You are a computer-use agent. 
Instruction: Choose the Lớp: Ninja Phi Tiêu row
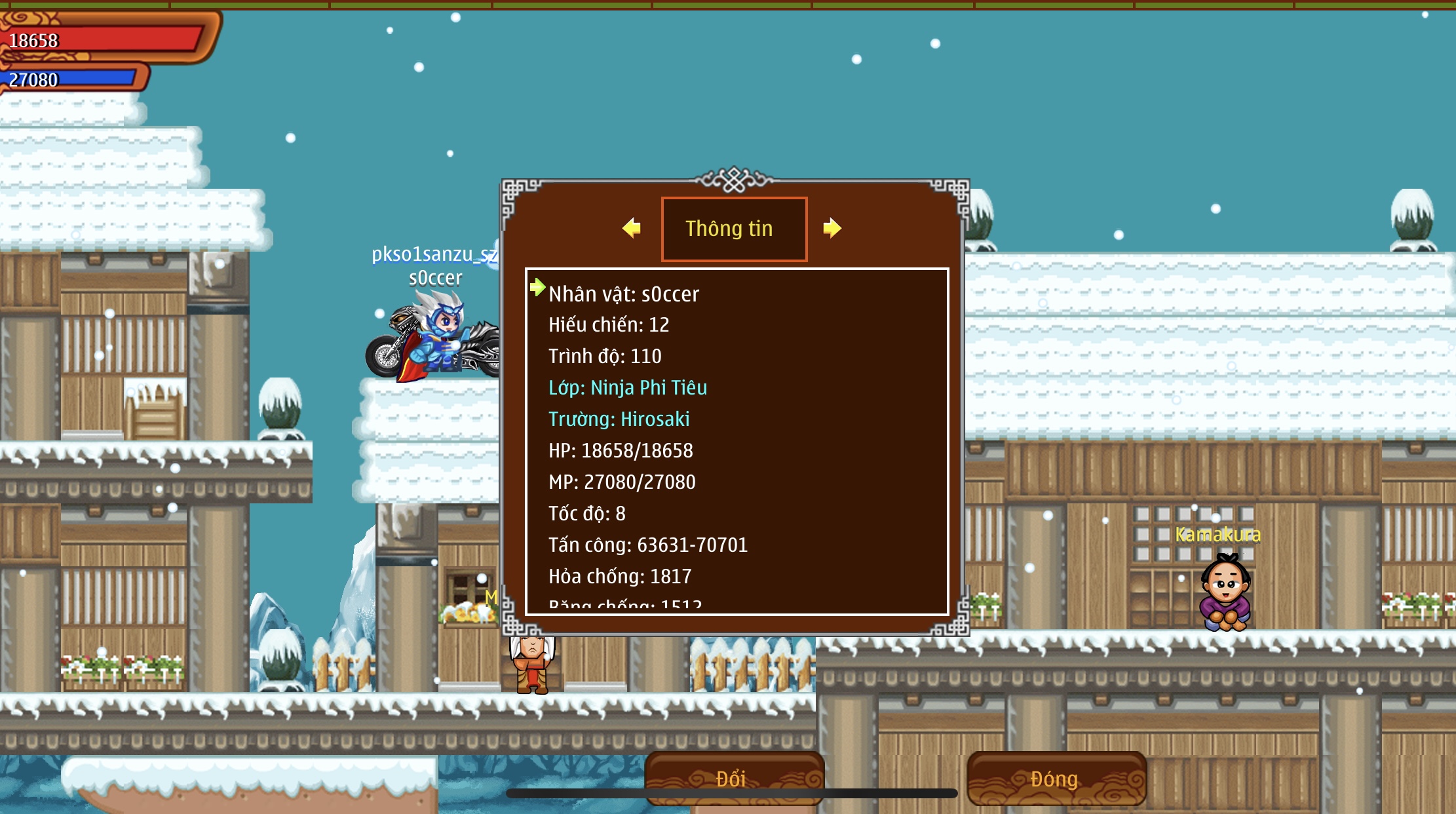point(628,387)
